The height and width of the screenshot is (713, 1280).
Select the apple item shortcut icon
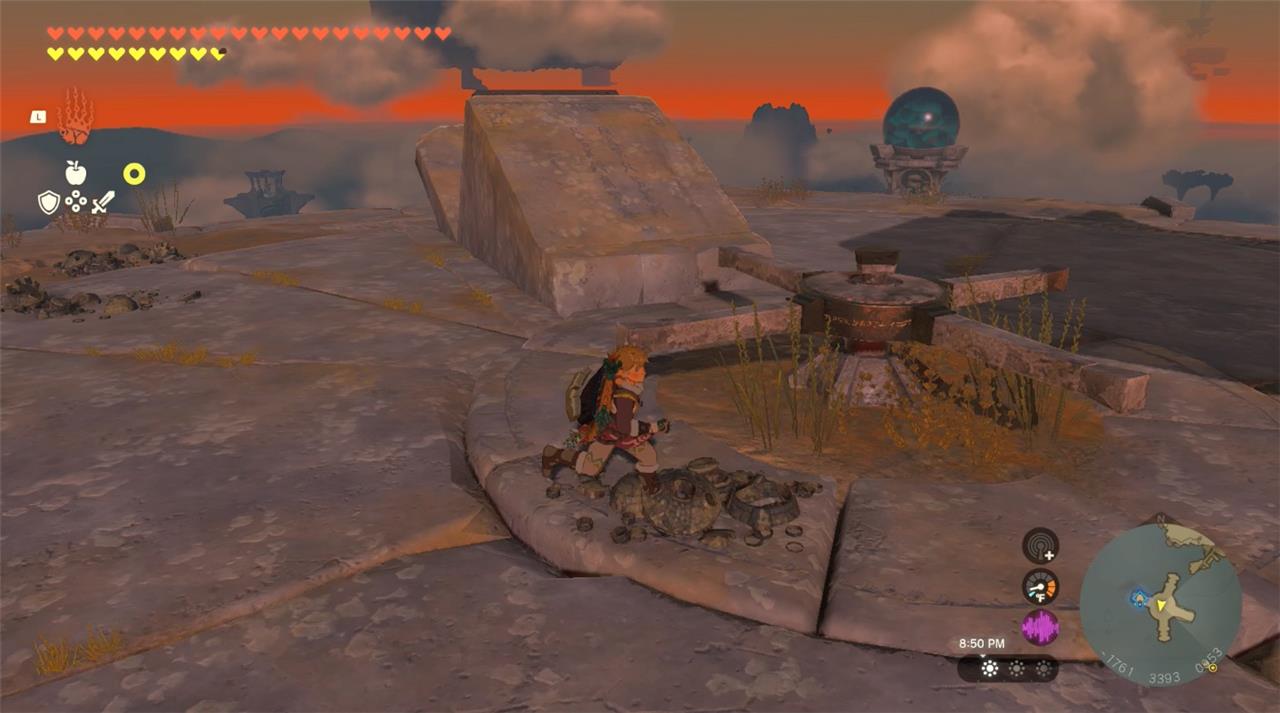[x=76, y=173]
